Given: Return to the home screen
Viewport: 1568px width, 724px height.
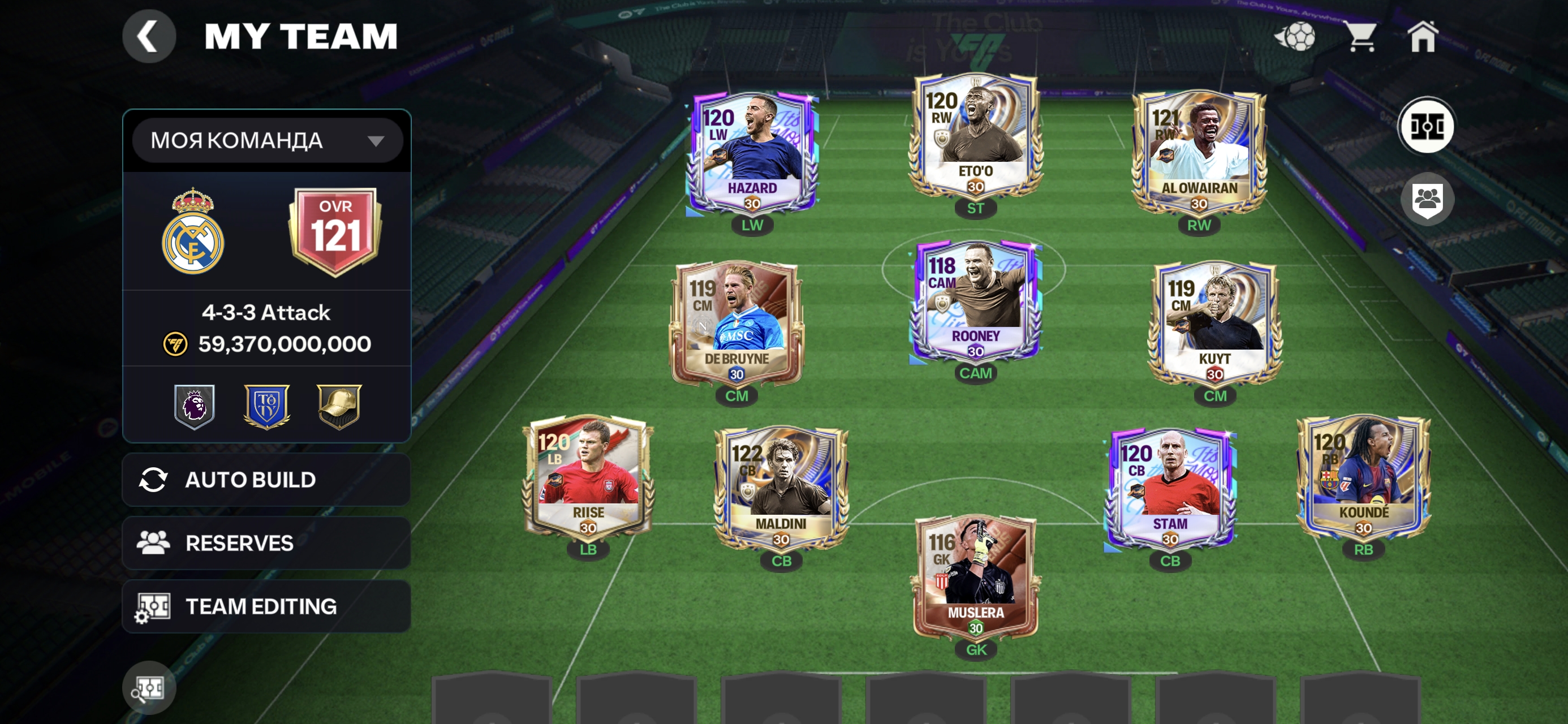Looking at the screenshot, I should (1423, 37).
